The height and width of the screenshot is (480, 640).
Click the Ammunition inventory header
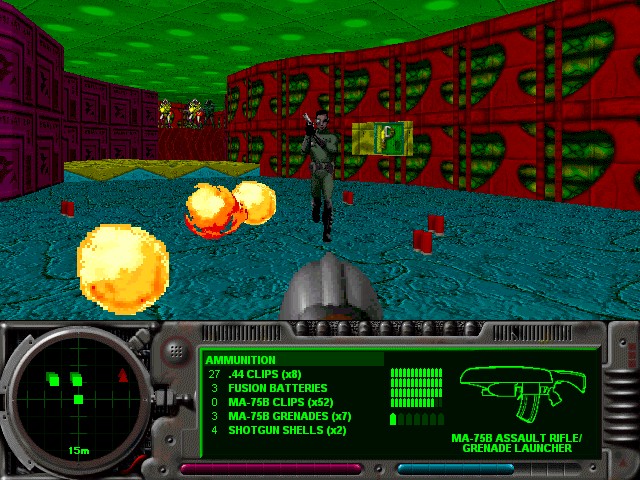[x=241, y=360]
